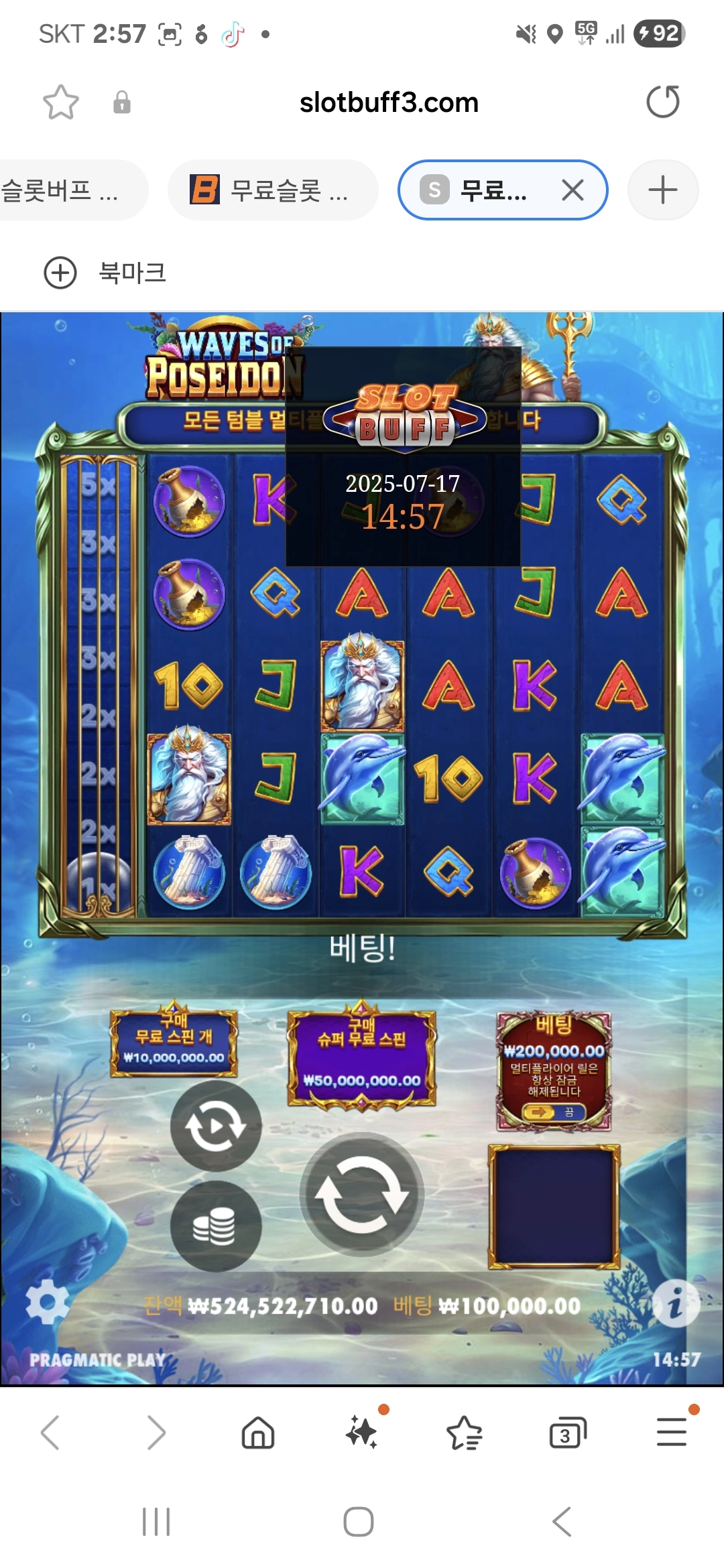Screen dimensions: 724x1568
Task: Open the coin stack bet settings
Action: [216, 1226]
